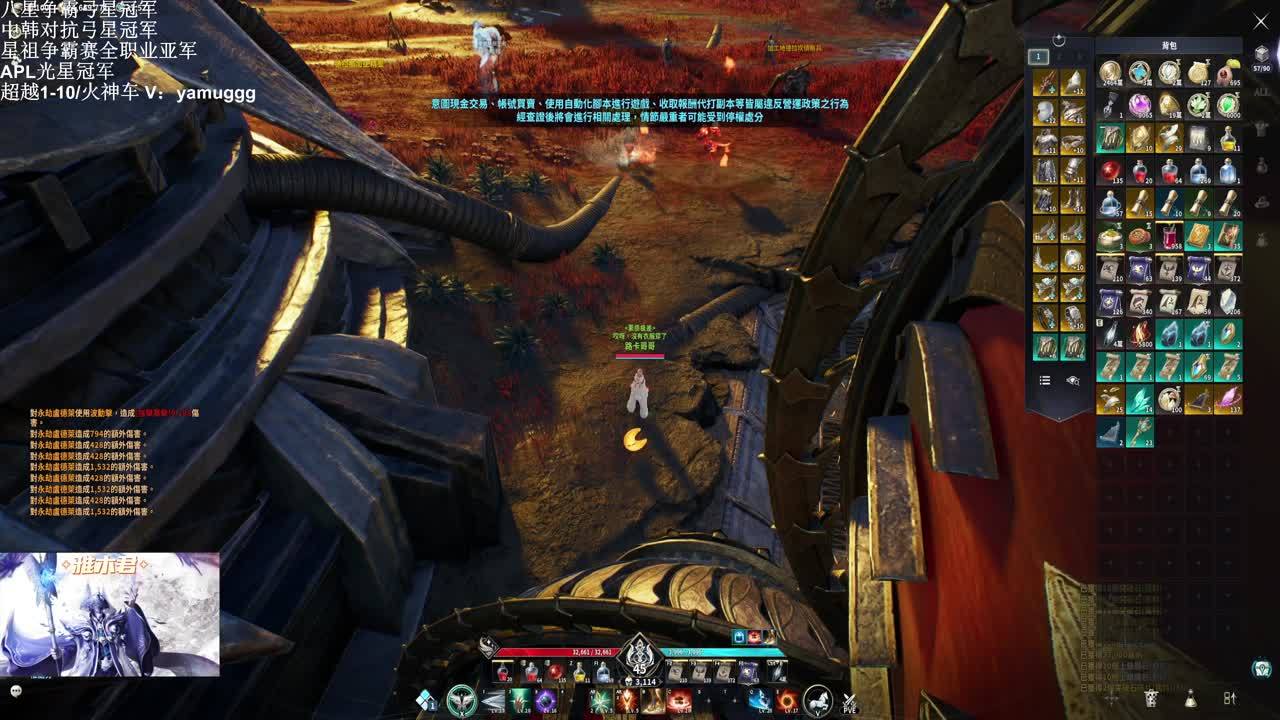Choose the pink crystal item, count 137

tap(1228, 399)
